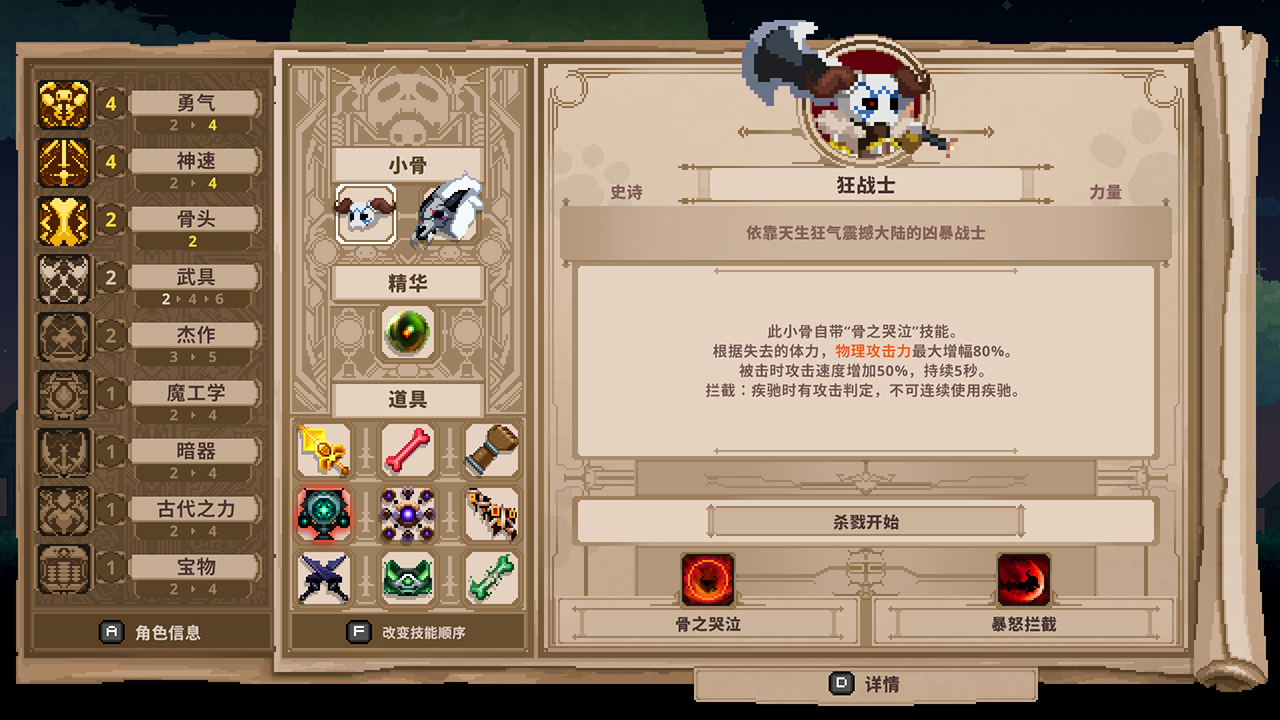Click the 勇气 trait icon

click(66, 103)
